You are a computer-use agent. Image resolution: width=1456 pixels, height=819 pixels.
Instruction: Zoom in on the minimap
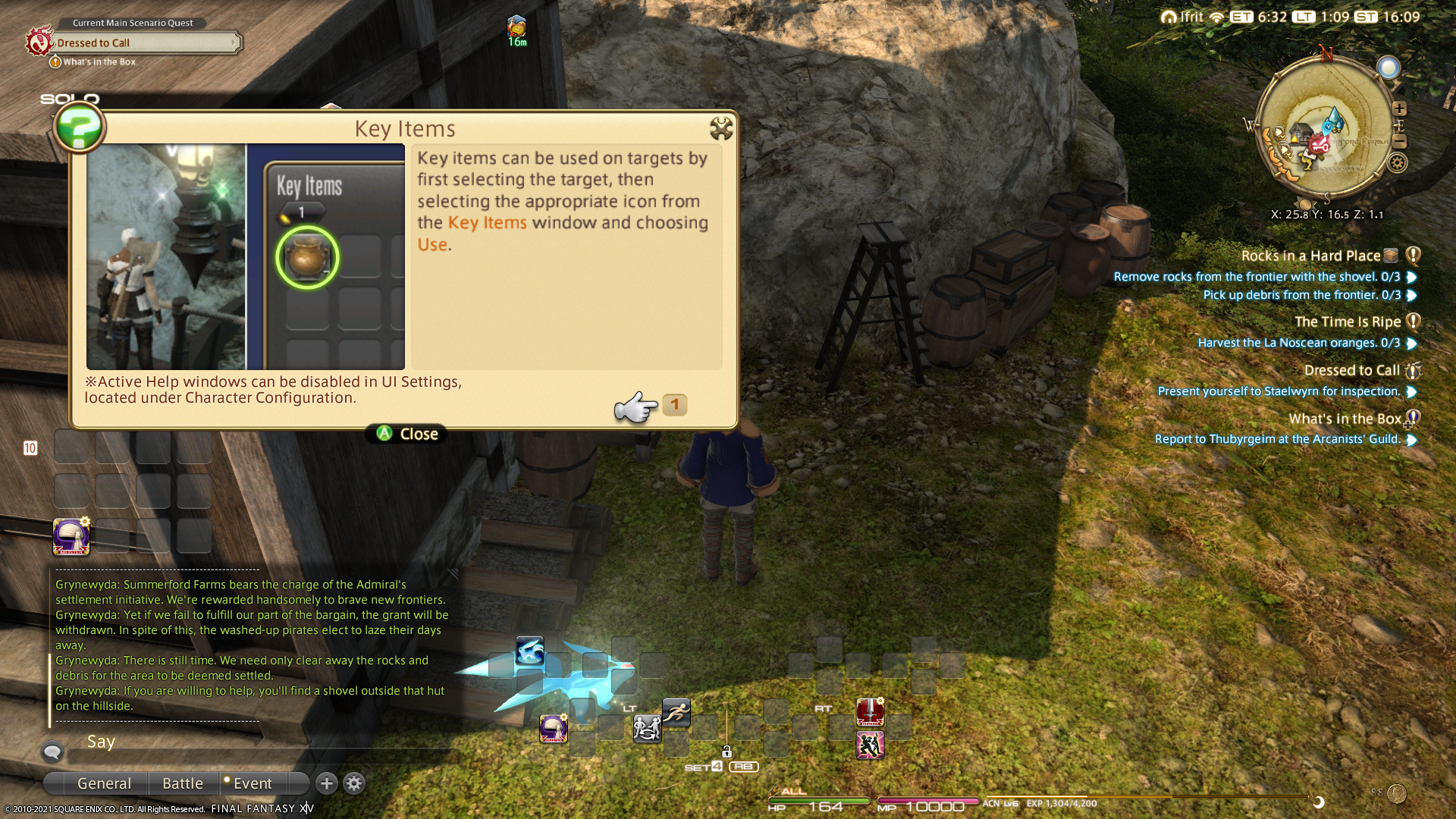[x=1400, y=109]
